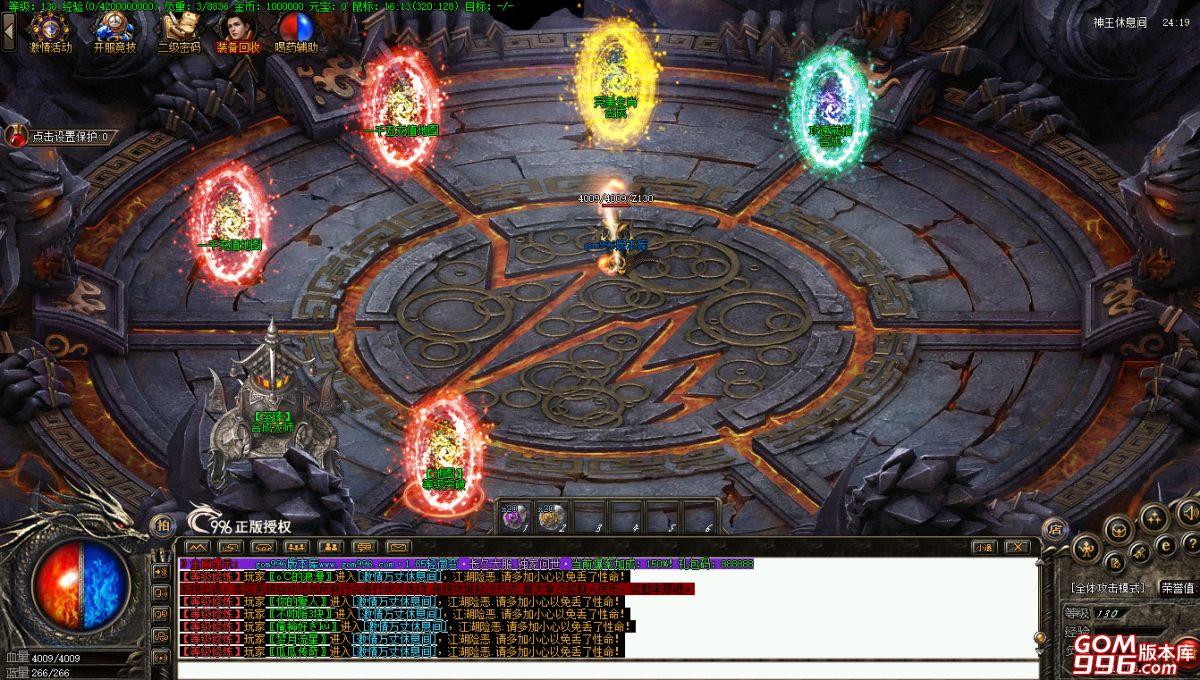Close the chat panel with the X button
This screenshot has height=680, width=1200.
coord(1017,547)
